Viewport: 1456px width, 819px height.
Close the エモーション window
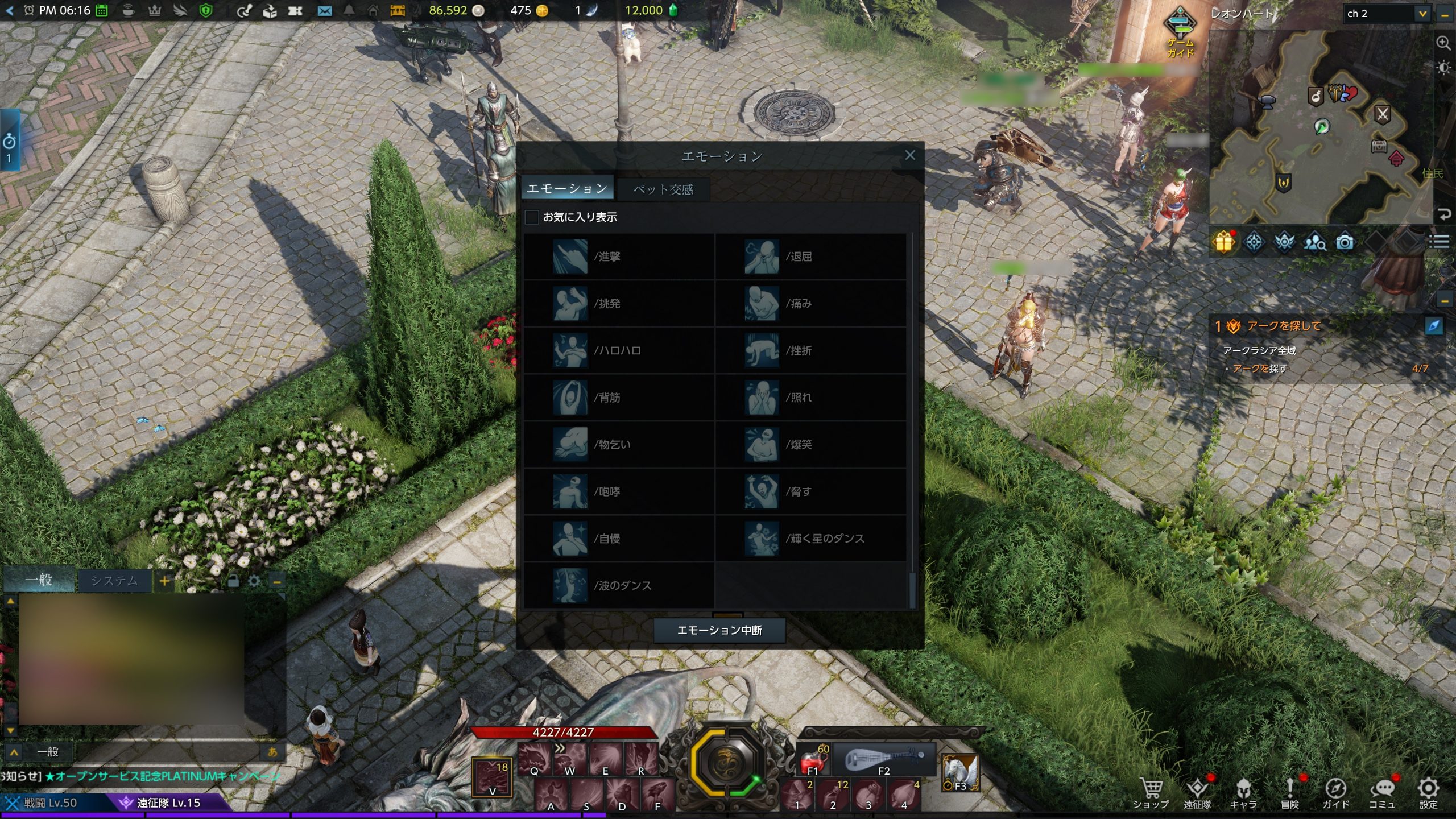click(909, 155)
